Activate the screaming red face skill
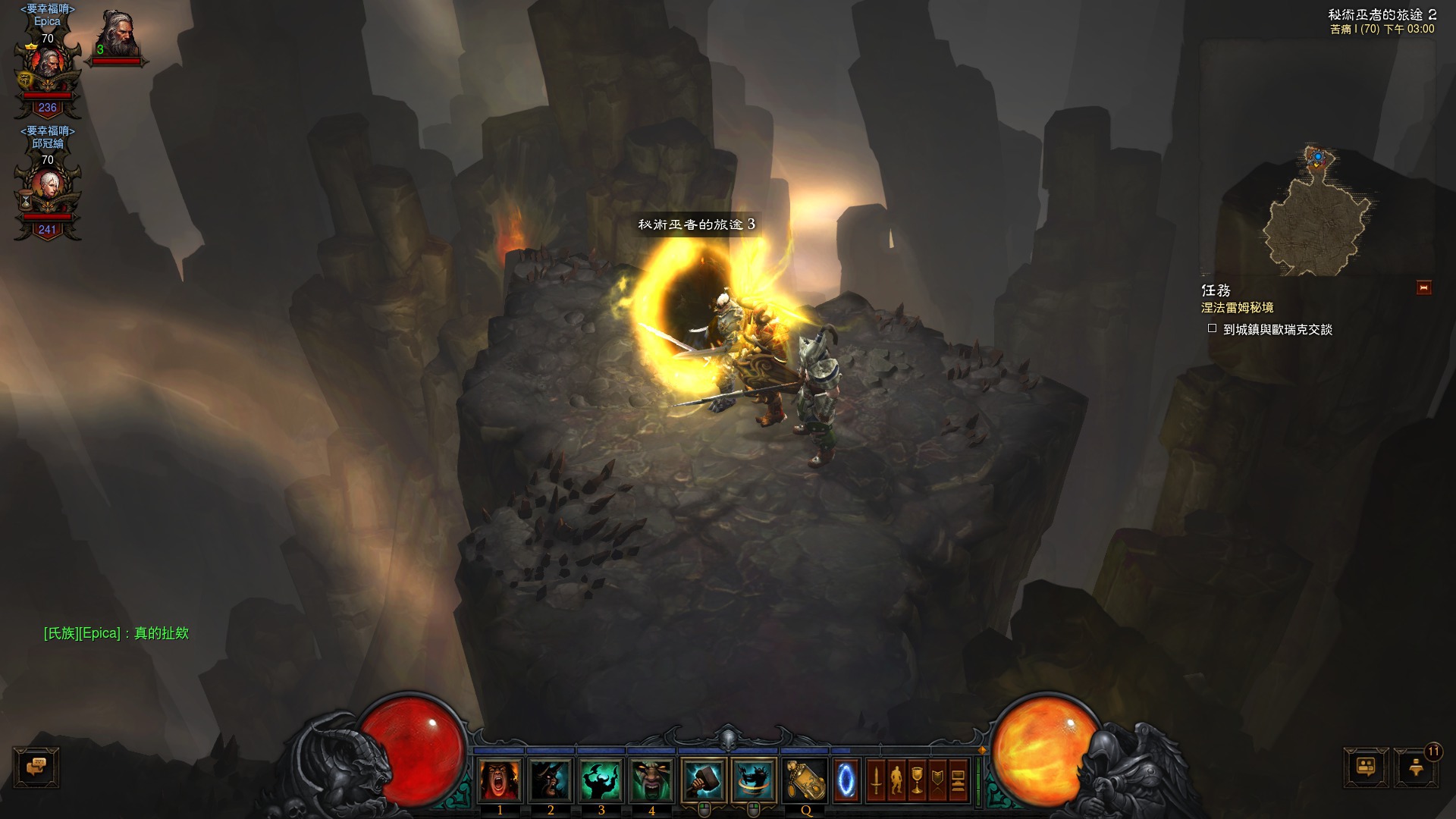The width and height of the screenshot is (1456, 819). [x=500, y=780]
